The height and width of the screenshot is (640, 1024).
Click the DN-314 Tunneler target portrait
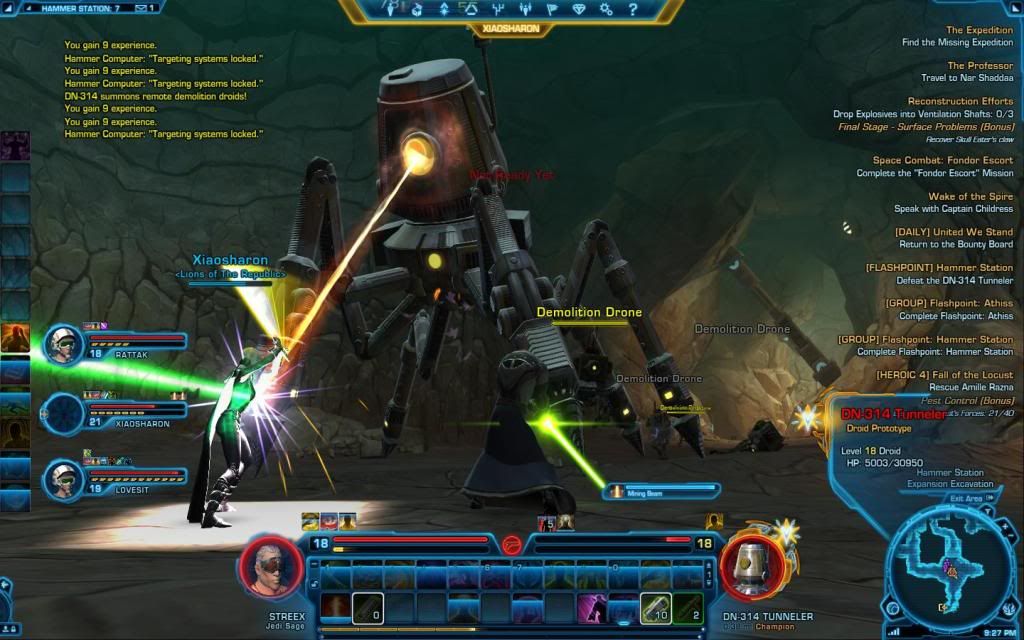[x=749, y=568]
